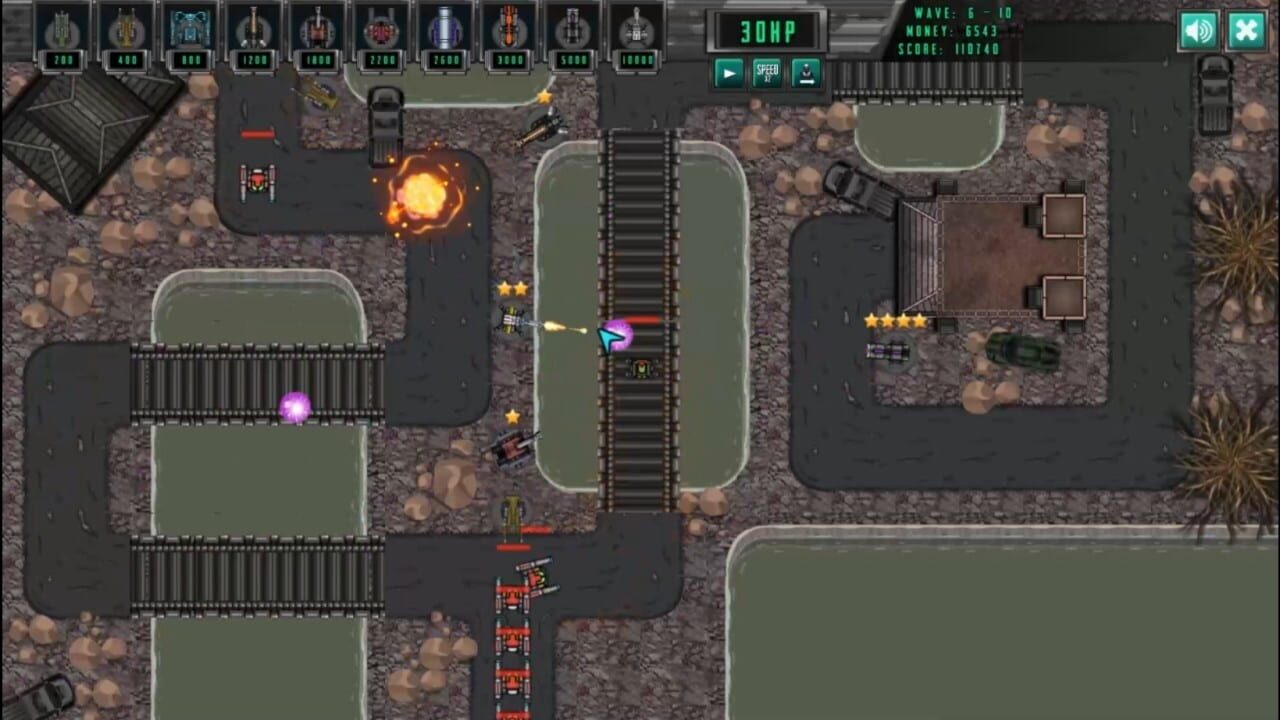Quit the level with the X button
The width and height of the screenshot is (1280, 720).
tap(1245, 31)
